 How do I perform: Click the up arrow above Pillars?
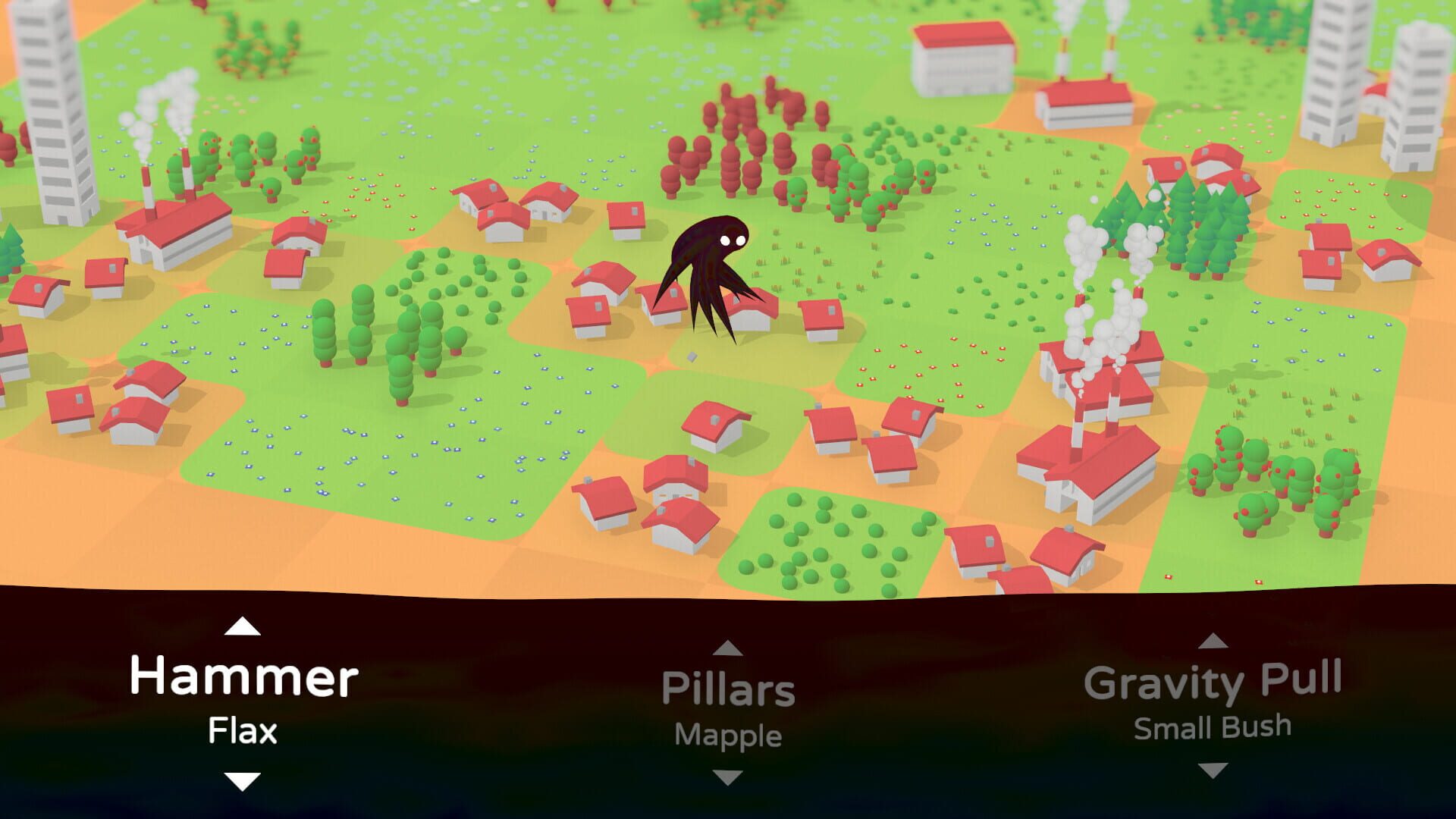pos(728,648)
